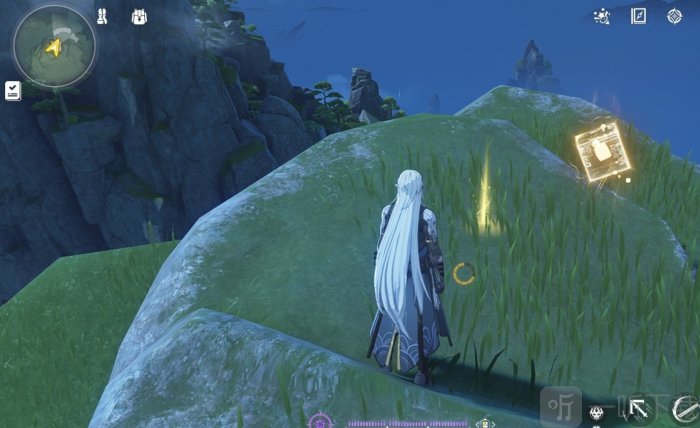Tap the circular attack button at corner
This screenshot has width=700, height=428.
(686, 408)
